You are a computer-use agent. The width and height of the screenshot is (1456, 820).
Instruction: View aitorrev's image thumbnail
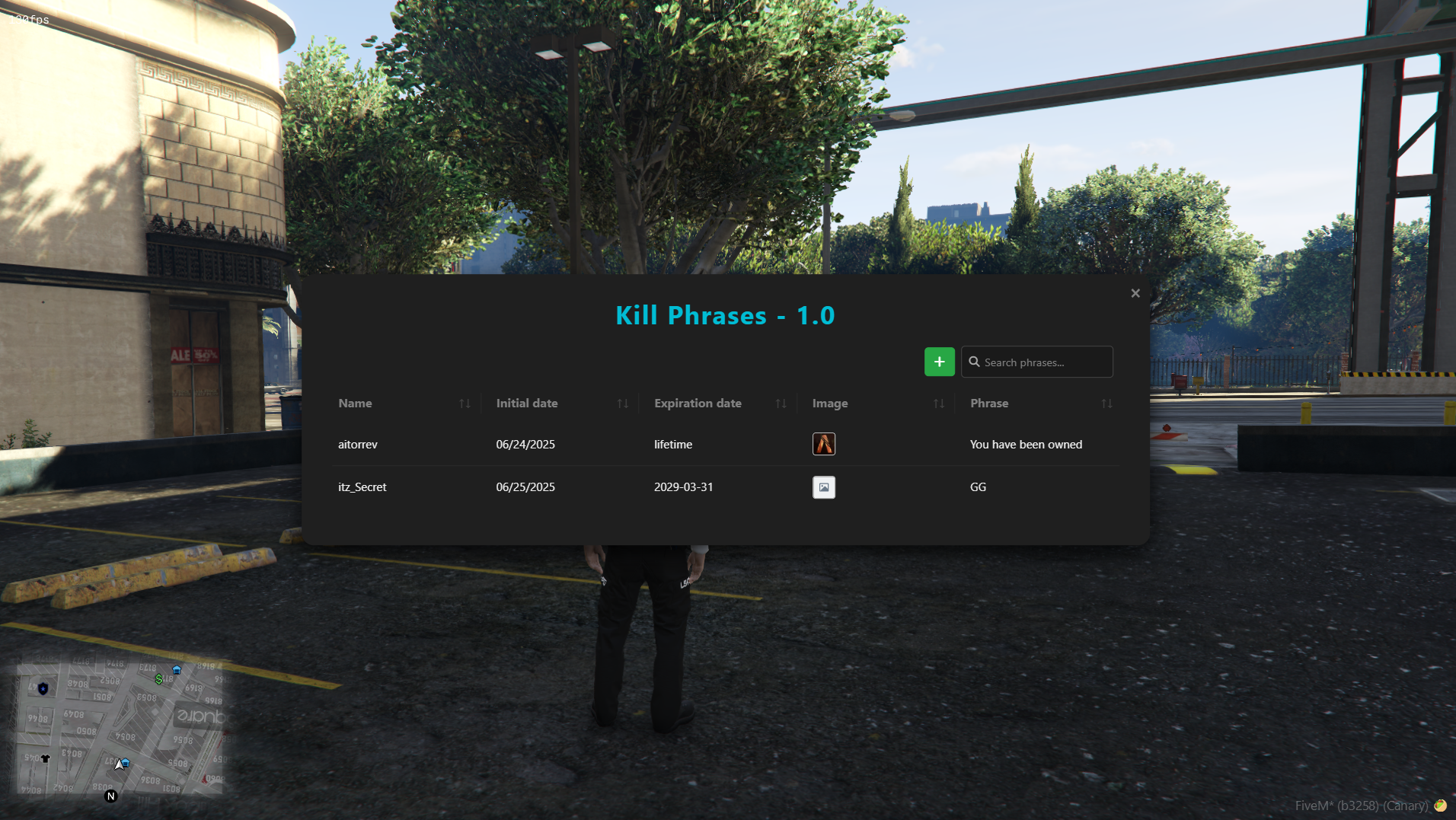(825, 444)
